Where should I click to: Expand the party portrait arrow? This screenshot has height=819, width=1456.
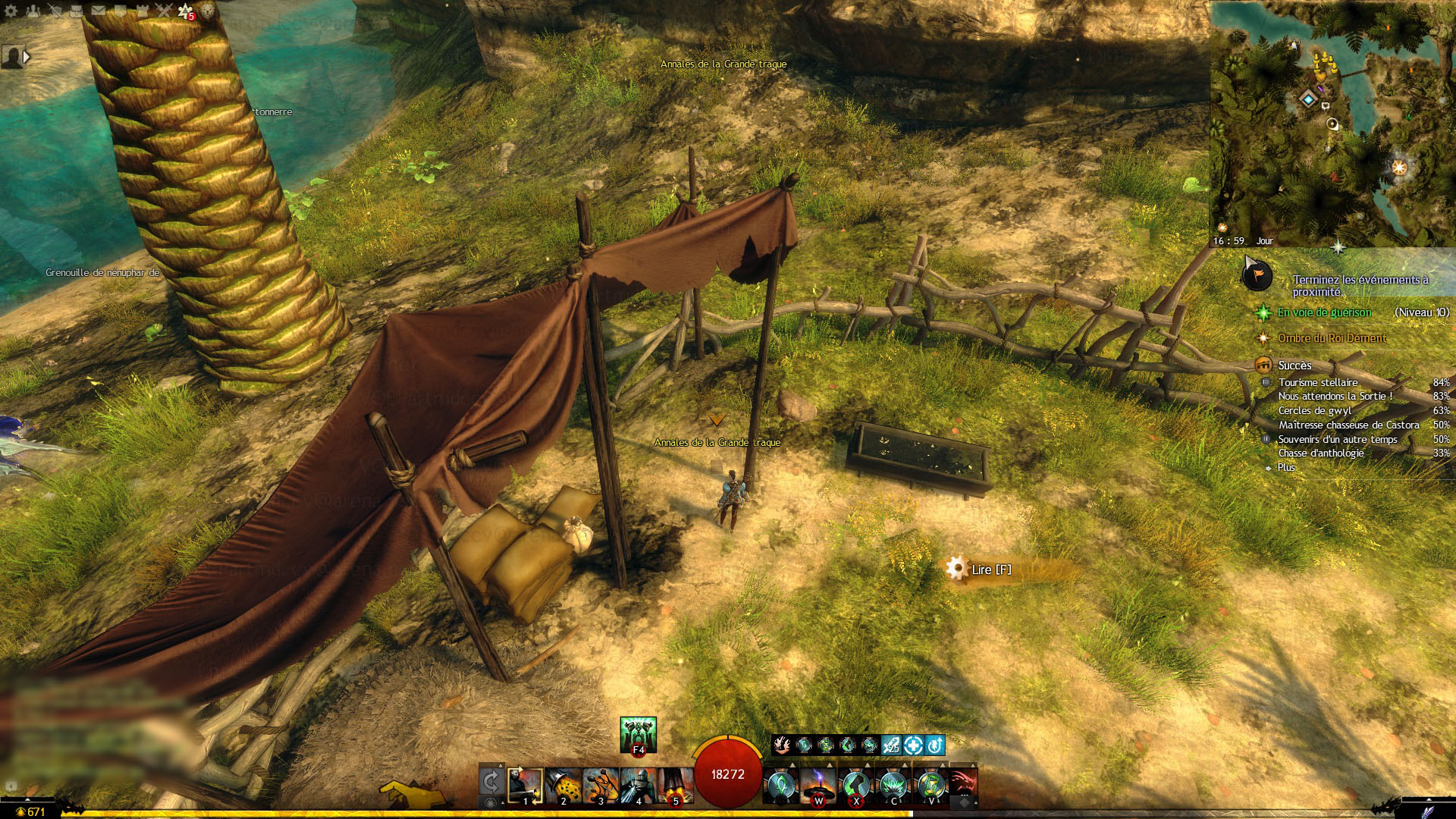27,57
